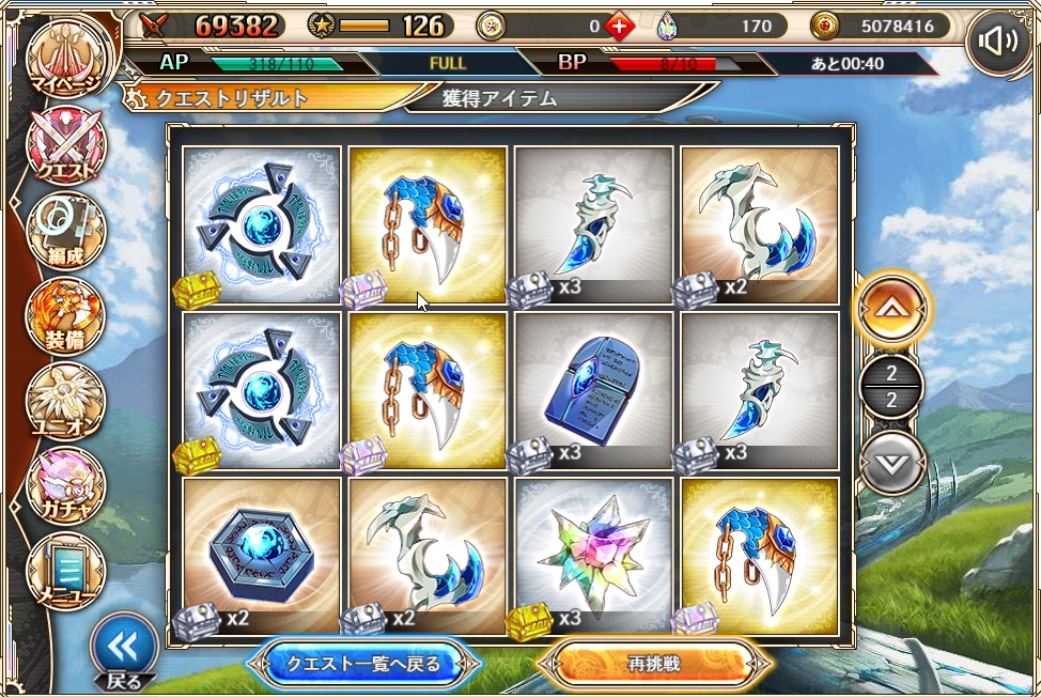Click the red plus recovery button

620,27
